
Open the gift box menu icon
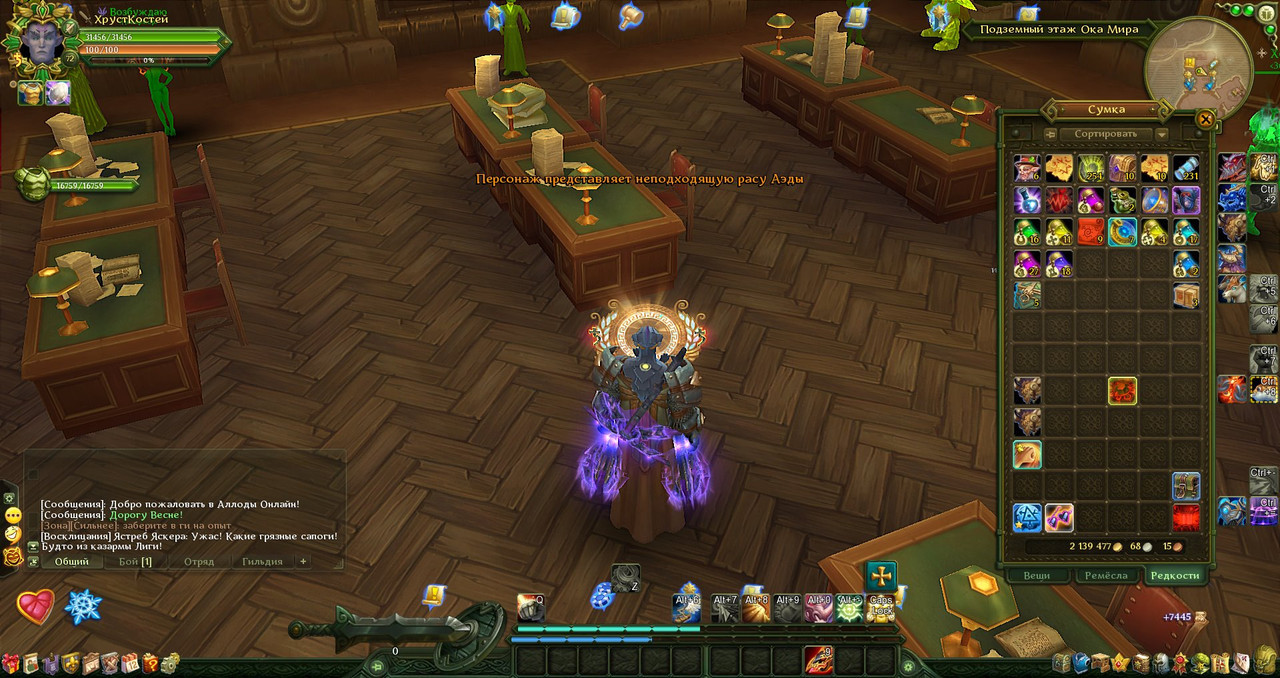point(10,663)
